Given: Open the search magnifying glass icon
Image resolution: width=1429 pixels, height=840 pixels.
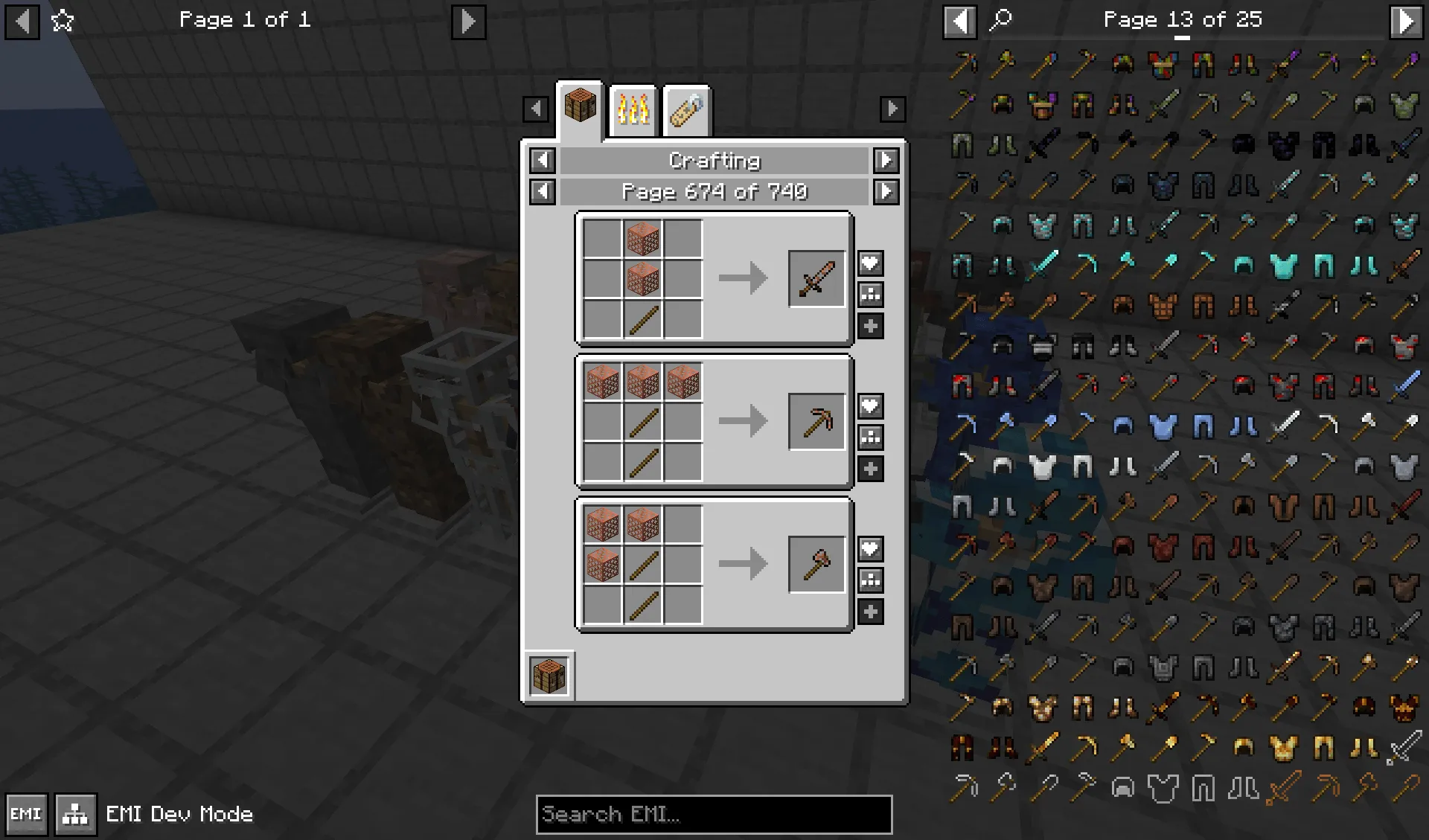Looking at the screenshot, I should pos(1000,19).
